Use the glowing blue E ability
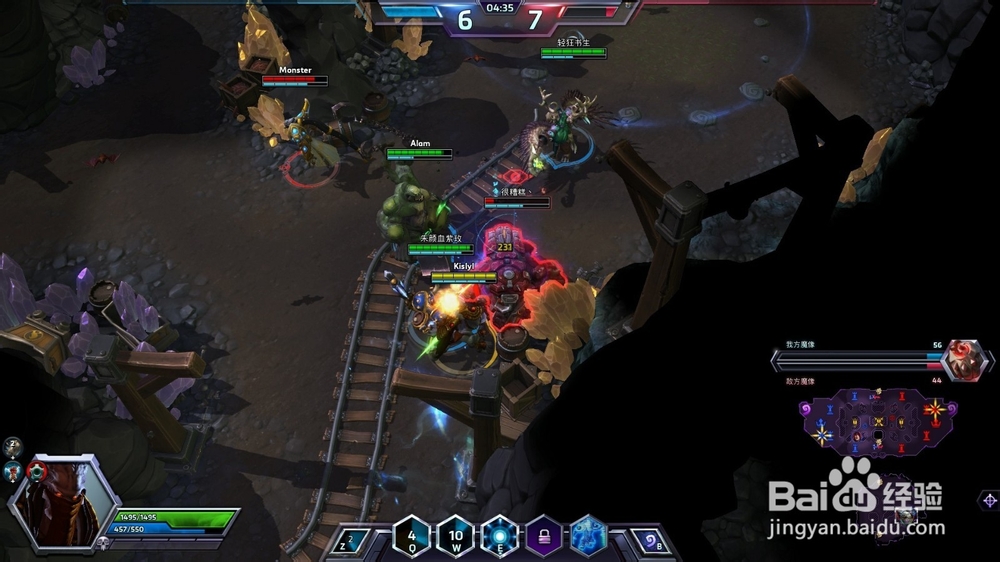This screenshot has width=1000, height=562. pyautogui.click(x=500, y=535)
